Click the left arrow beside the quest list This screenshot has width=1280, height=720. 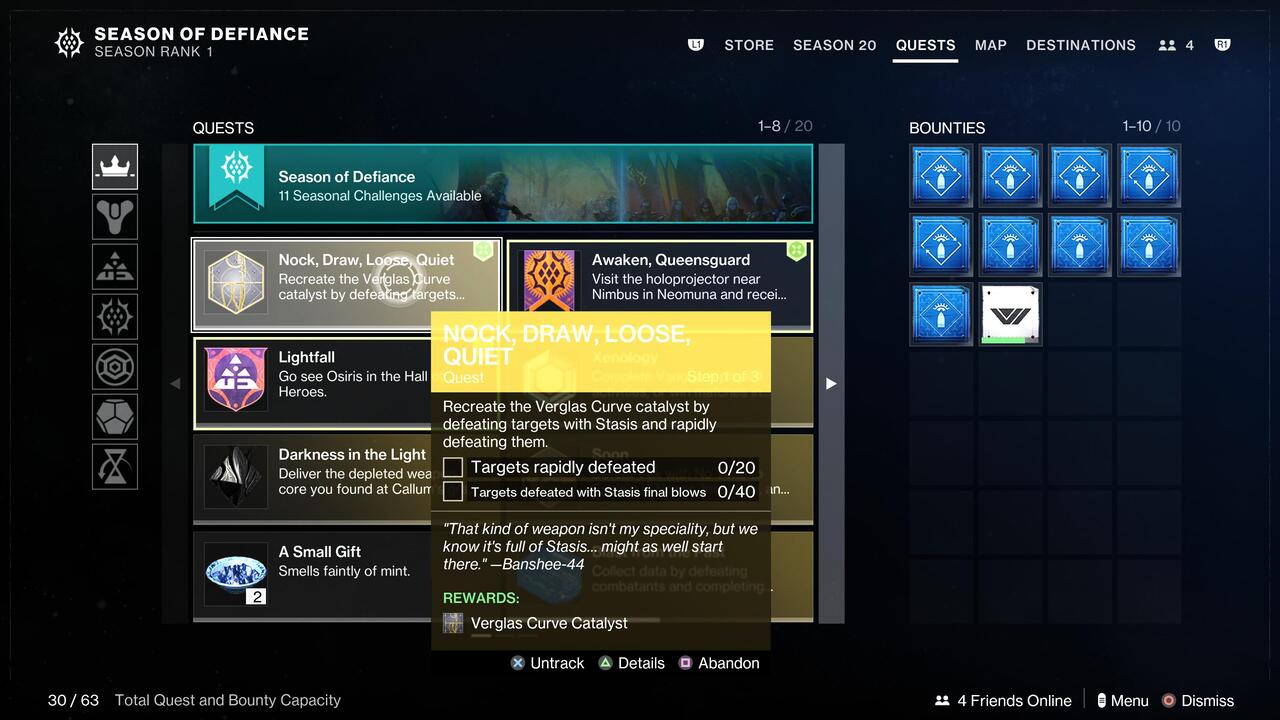click(x=177, y=383)
